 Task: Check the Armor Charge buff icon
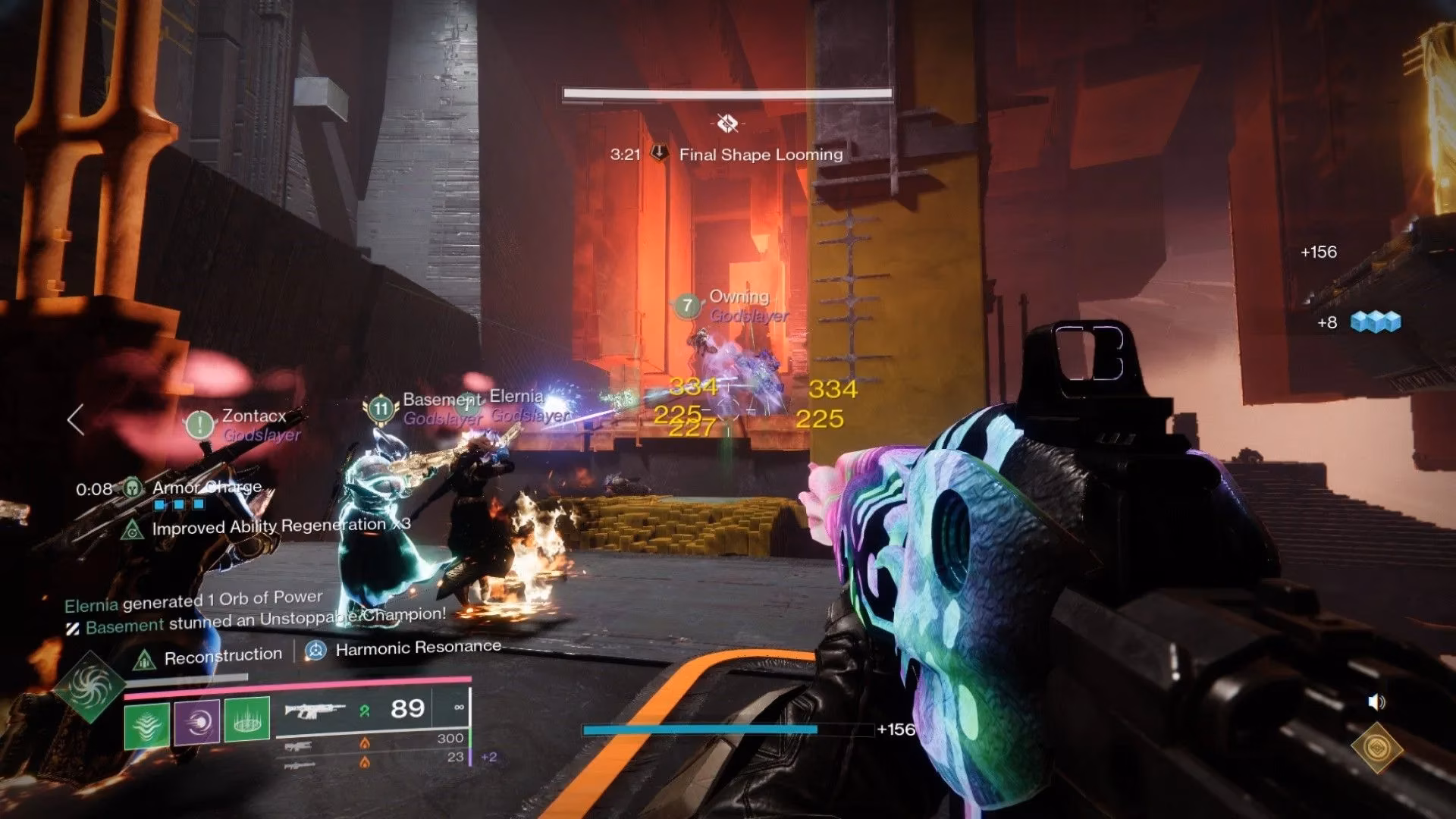tap(133, 488)
